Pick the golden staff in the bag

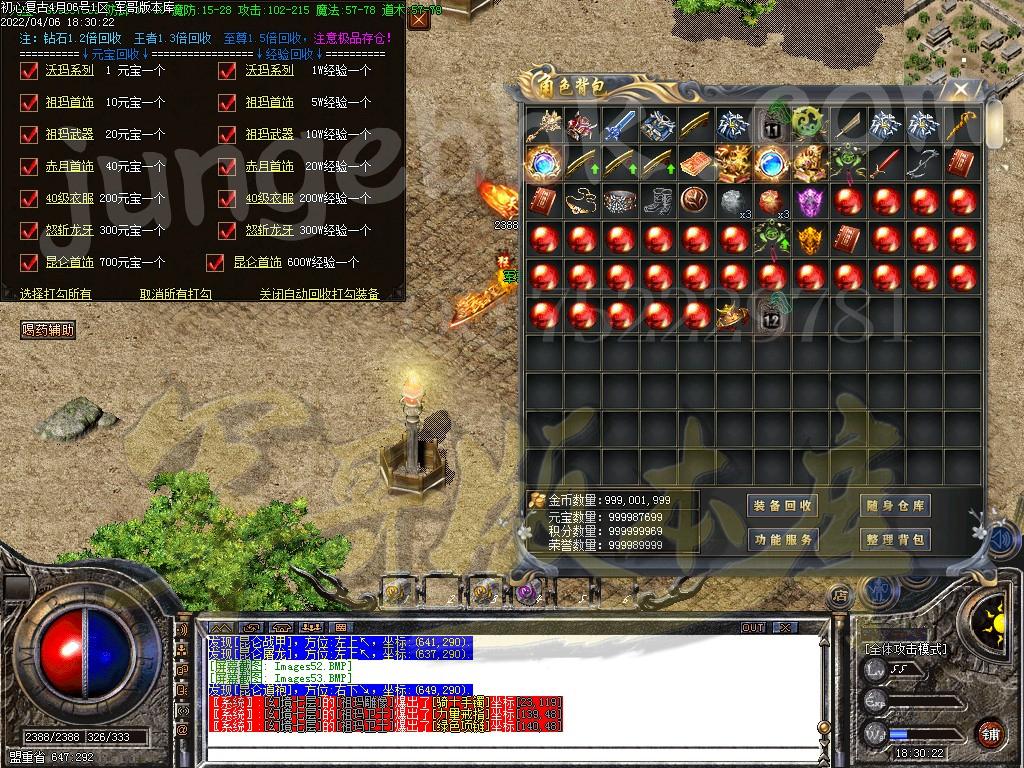(x=962, y=125)
